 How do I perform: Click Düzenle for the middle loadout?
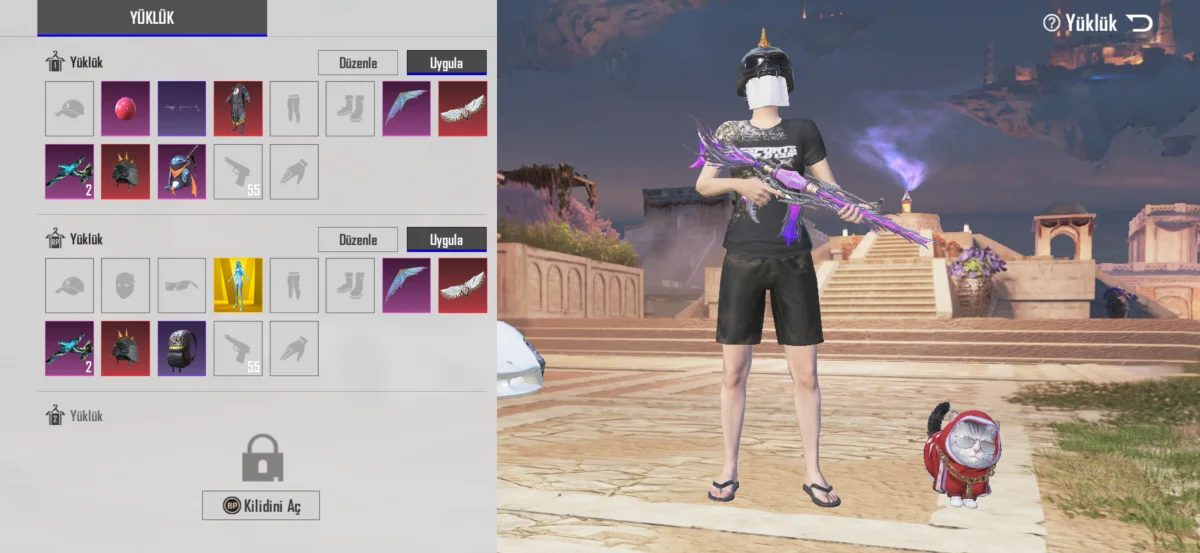(358, 240)
